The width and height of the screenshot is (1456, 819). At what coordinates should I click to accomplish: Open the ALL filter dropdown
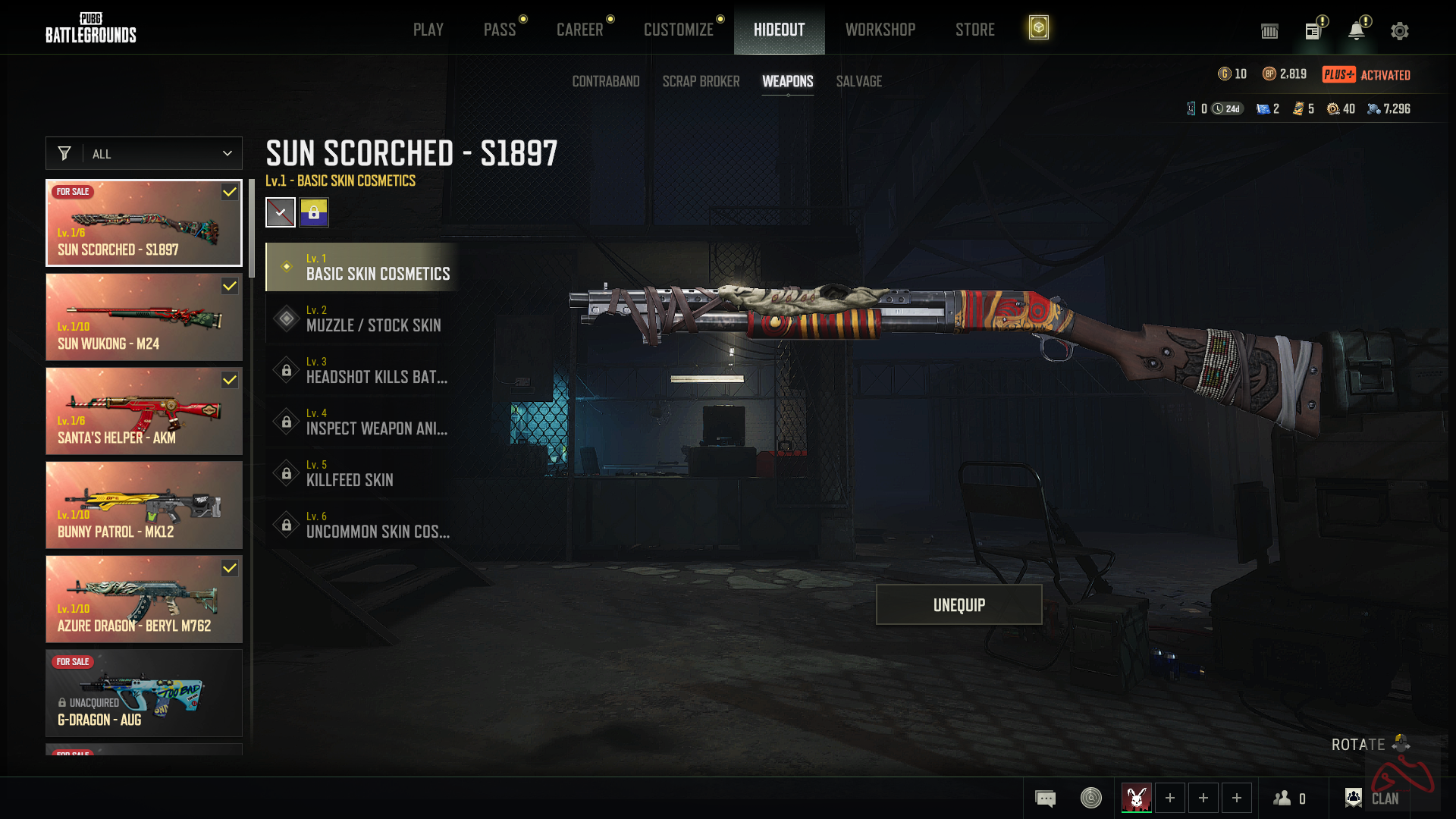[144, 153]
